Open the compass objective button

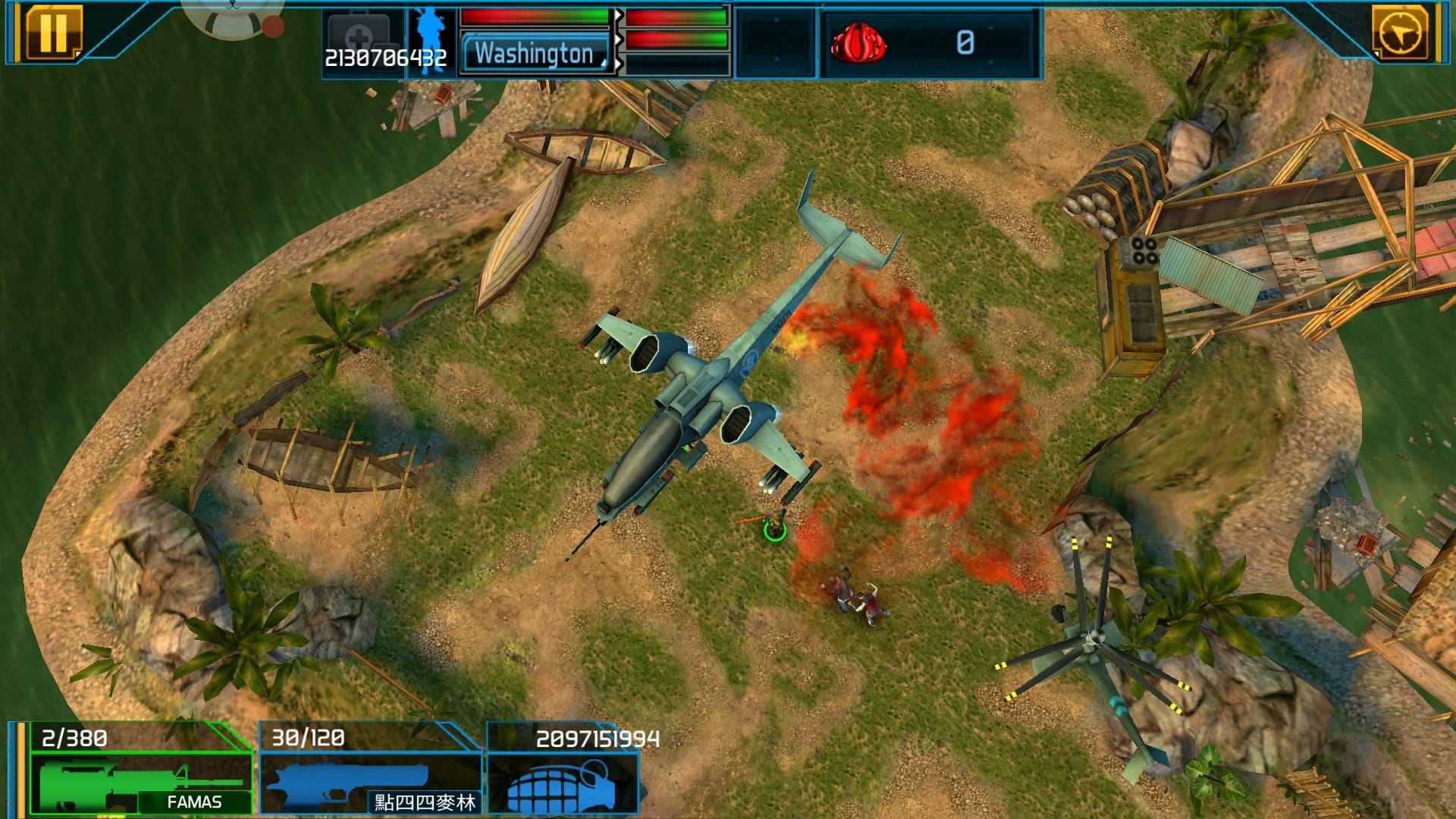tap(1399, 33)
